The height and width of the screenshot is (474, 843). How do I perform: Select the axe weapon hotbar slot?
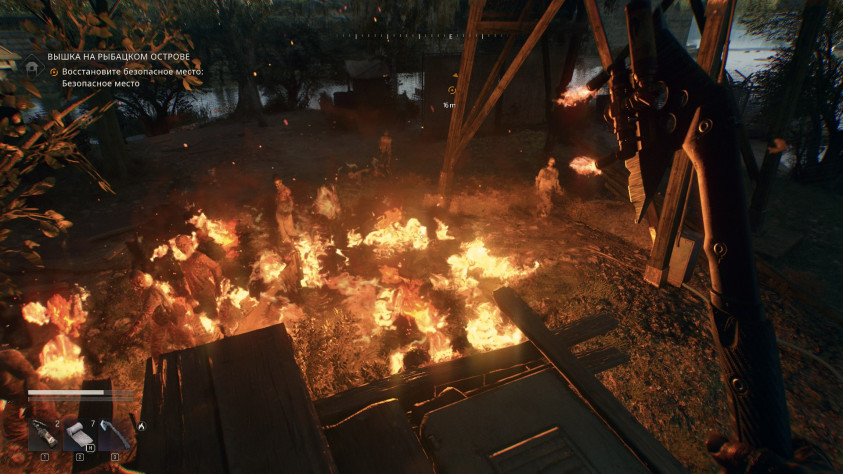(114, 435)
